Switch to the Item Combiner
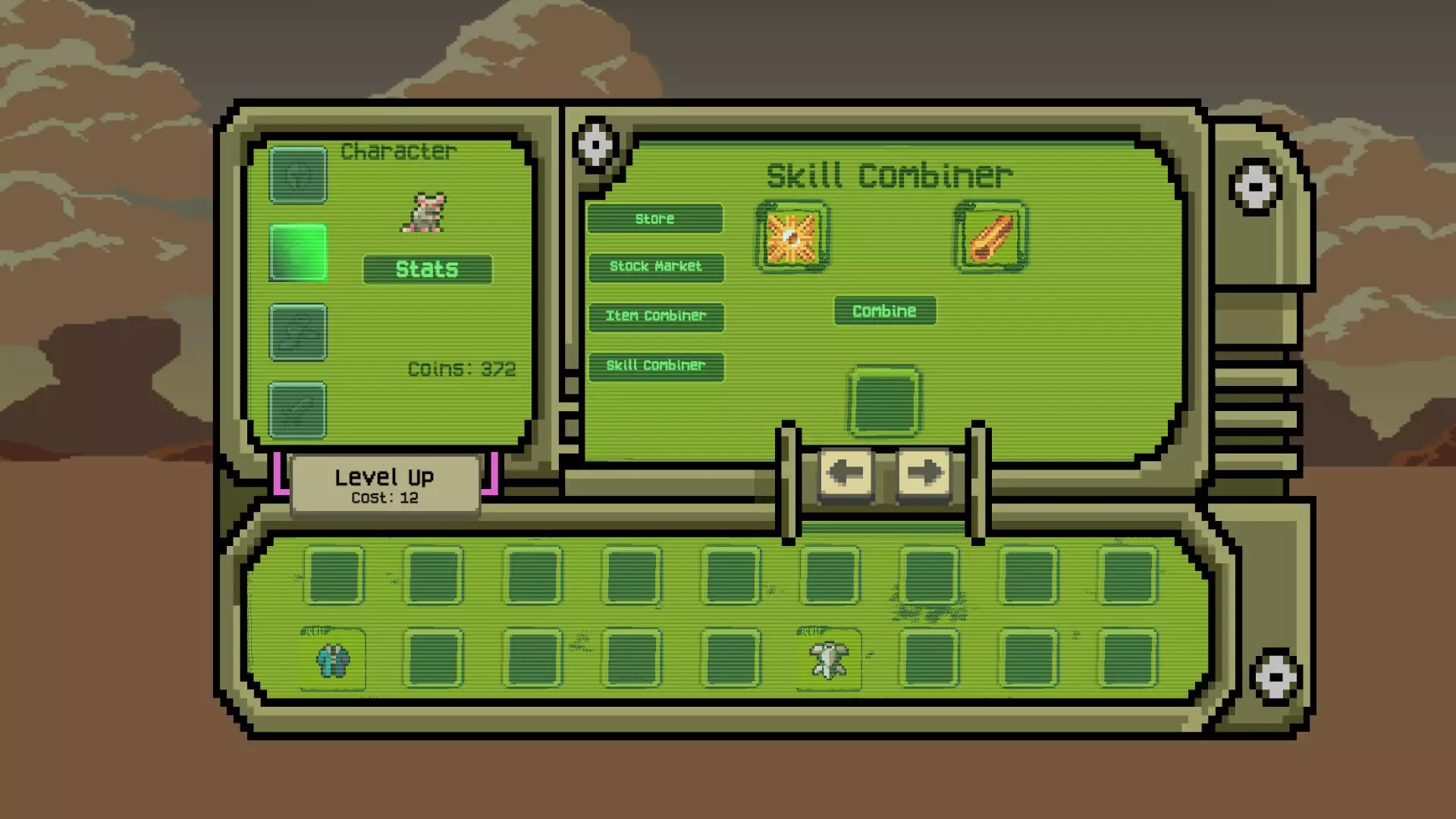Viewport: 1456px width, 819px height. (x=656, y=316)
